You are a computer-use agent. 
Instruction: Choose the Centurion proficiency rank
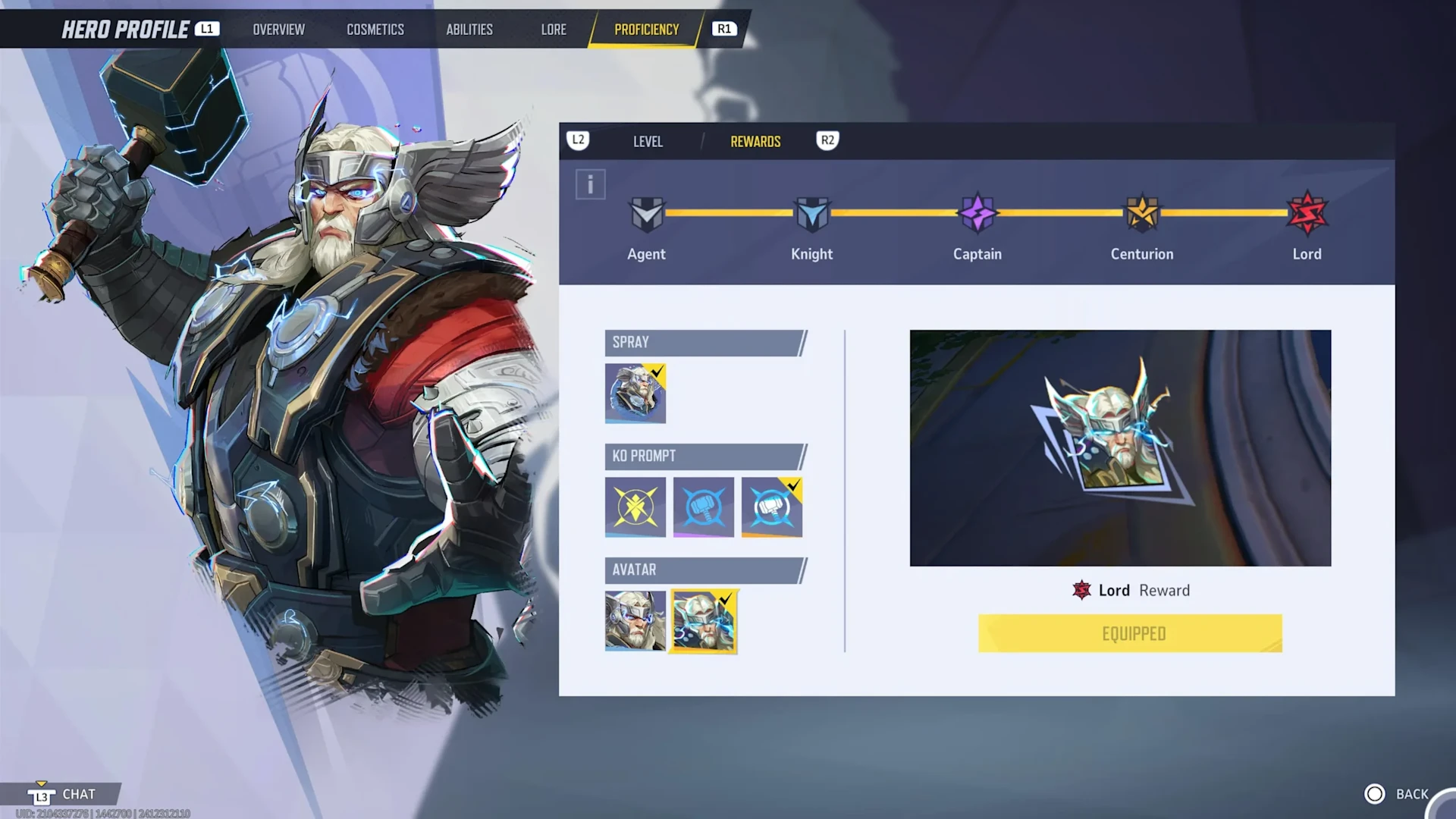click(x=1142, y=215)
